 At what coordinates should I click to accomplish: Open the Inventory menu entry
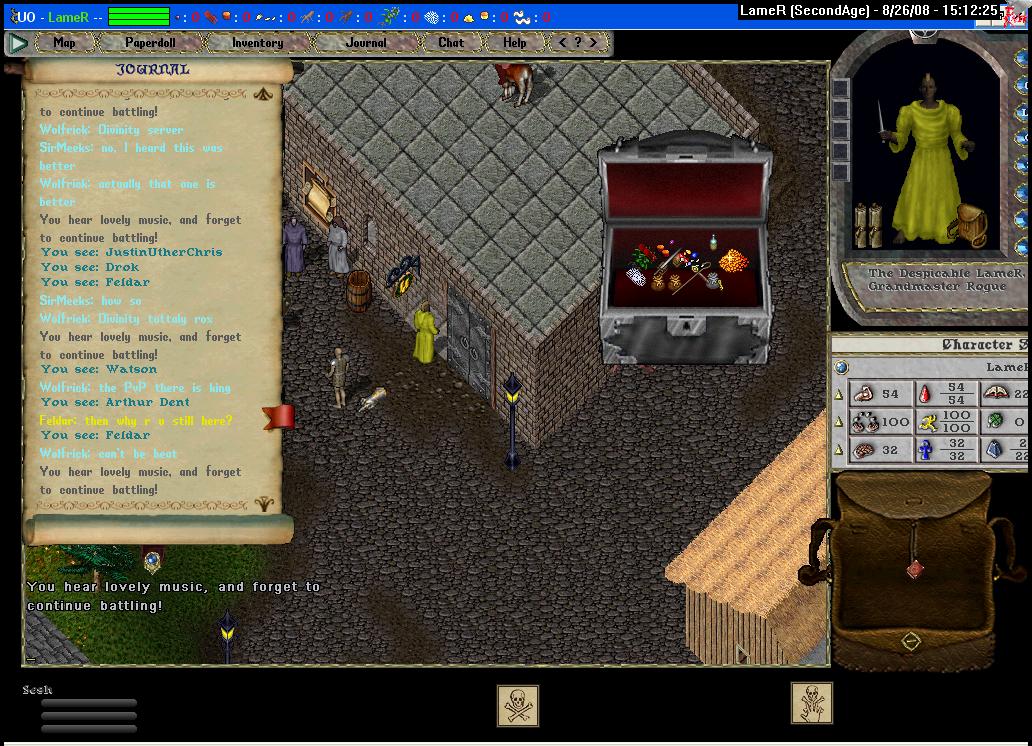click(257, 43)
